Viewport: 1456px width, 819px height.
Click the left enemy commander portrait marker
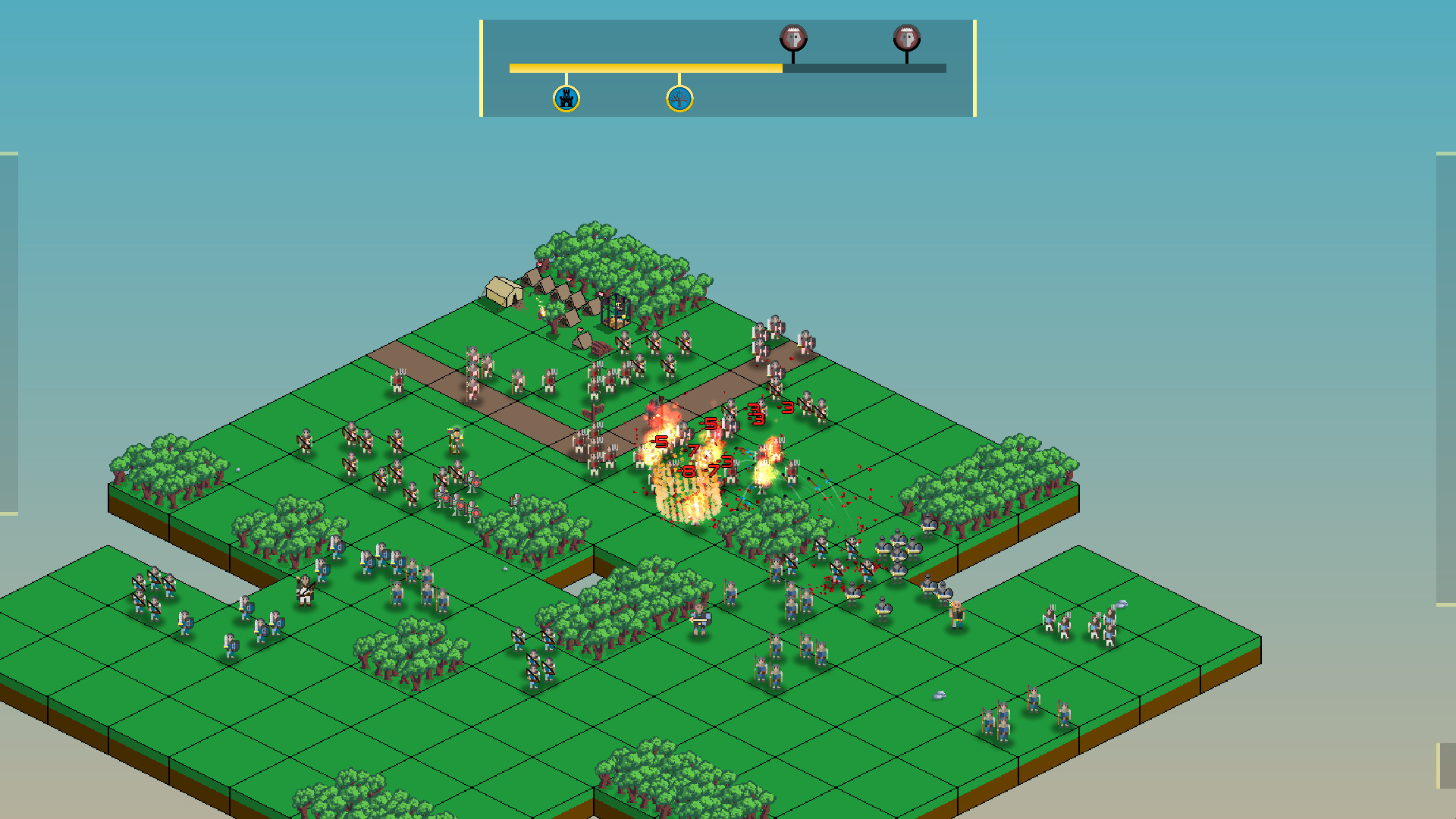pyautogui.click(x=793, y=36)
